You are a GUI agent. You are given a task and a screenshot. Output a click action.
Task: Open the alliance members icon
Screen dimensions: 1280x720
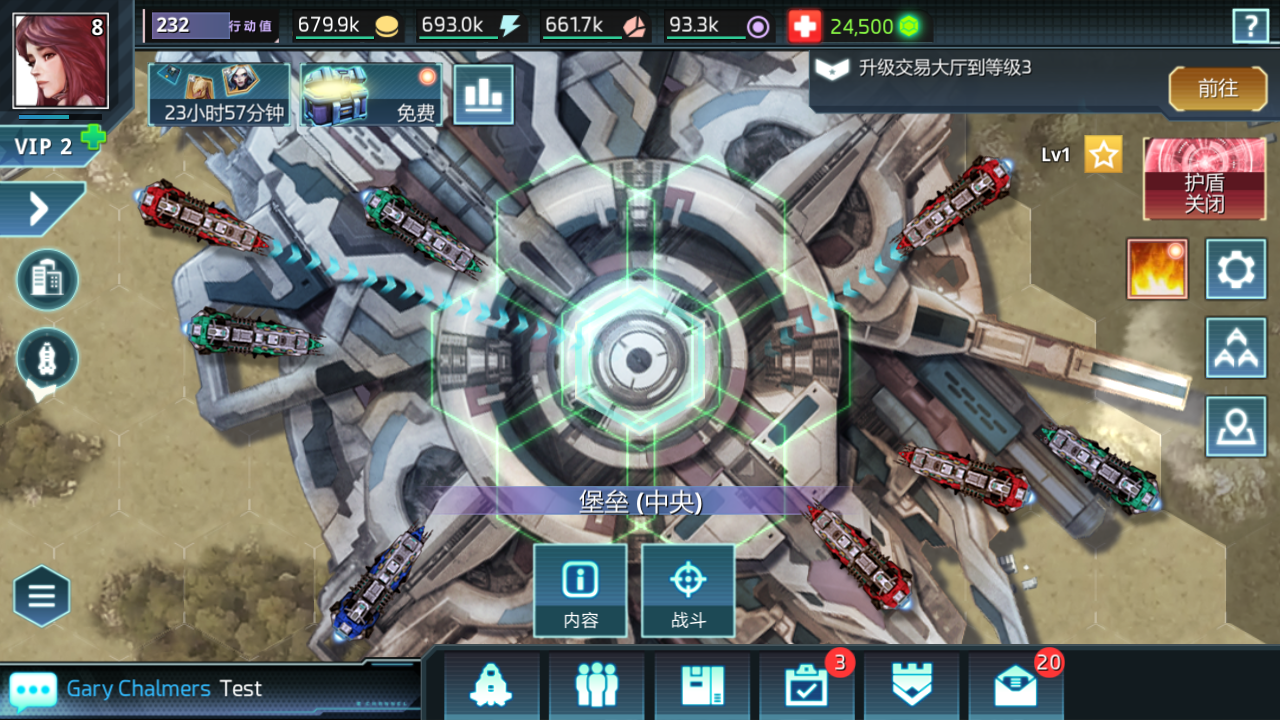click(596, 686)
